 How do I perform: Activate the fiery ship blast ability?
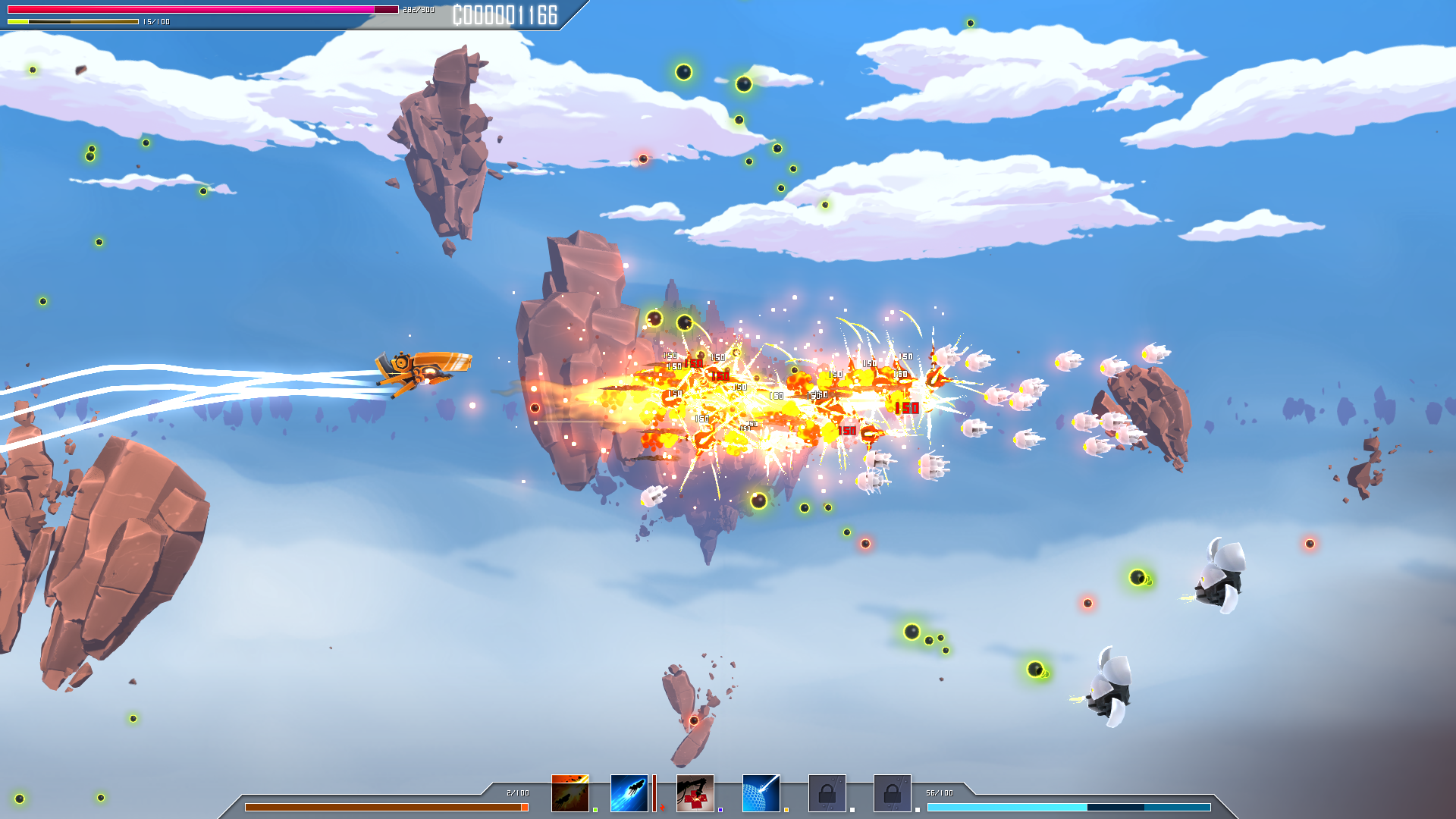click(x=570, y=793)
